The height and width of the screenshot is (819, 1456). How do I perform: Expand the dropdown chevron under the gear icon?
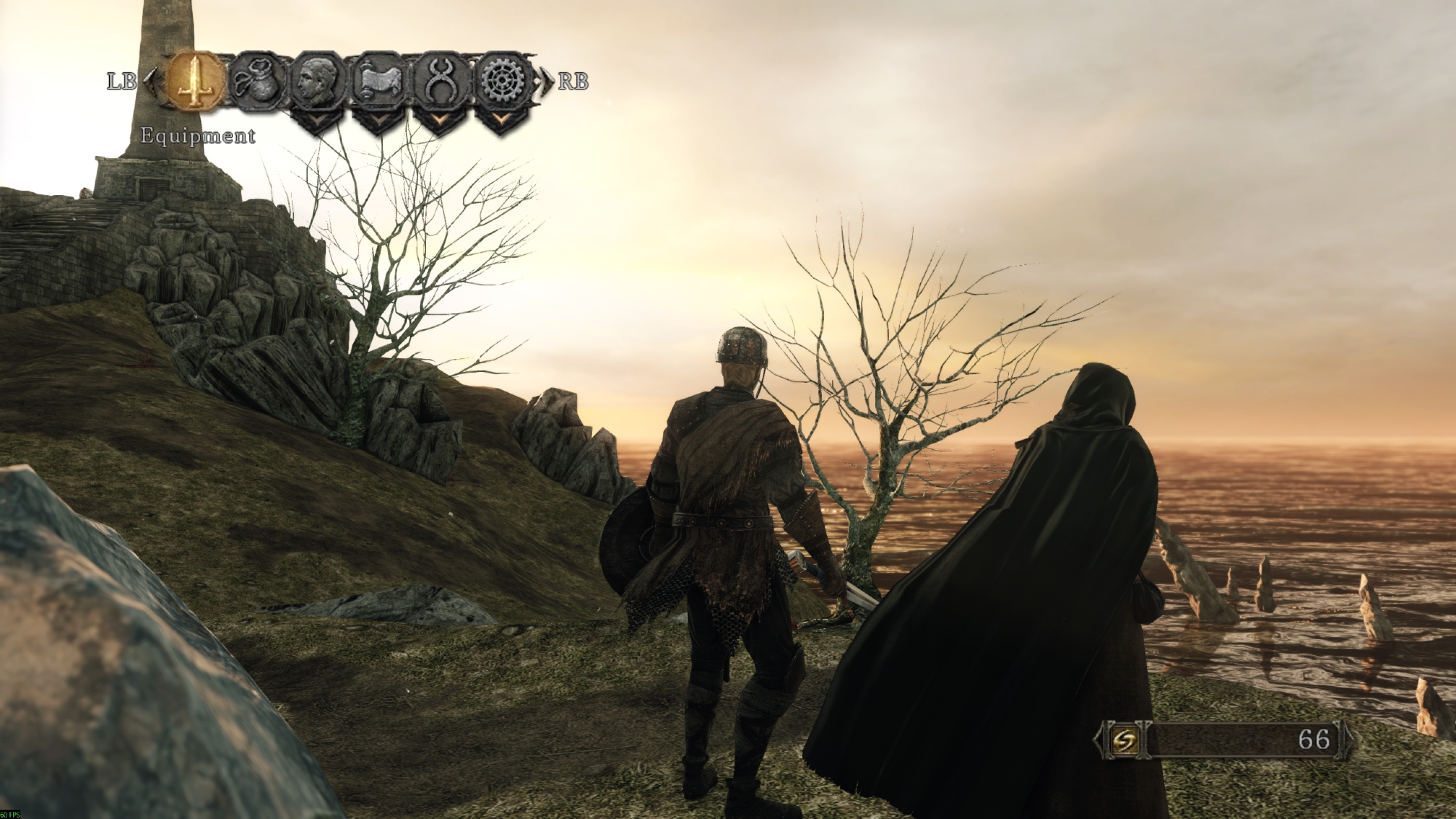coord(502,120)
